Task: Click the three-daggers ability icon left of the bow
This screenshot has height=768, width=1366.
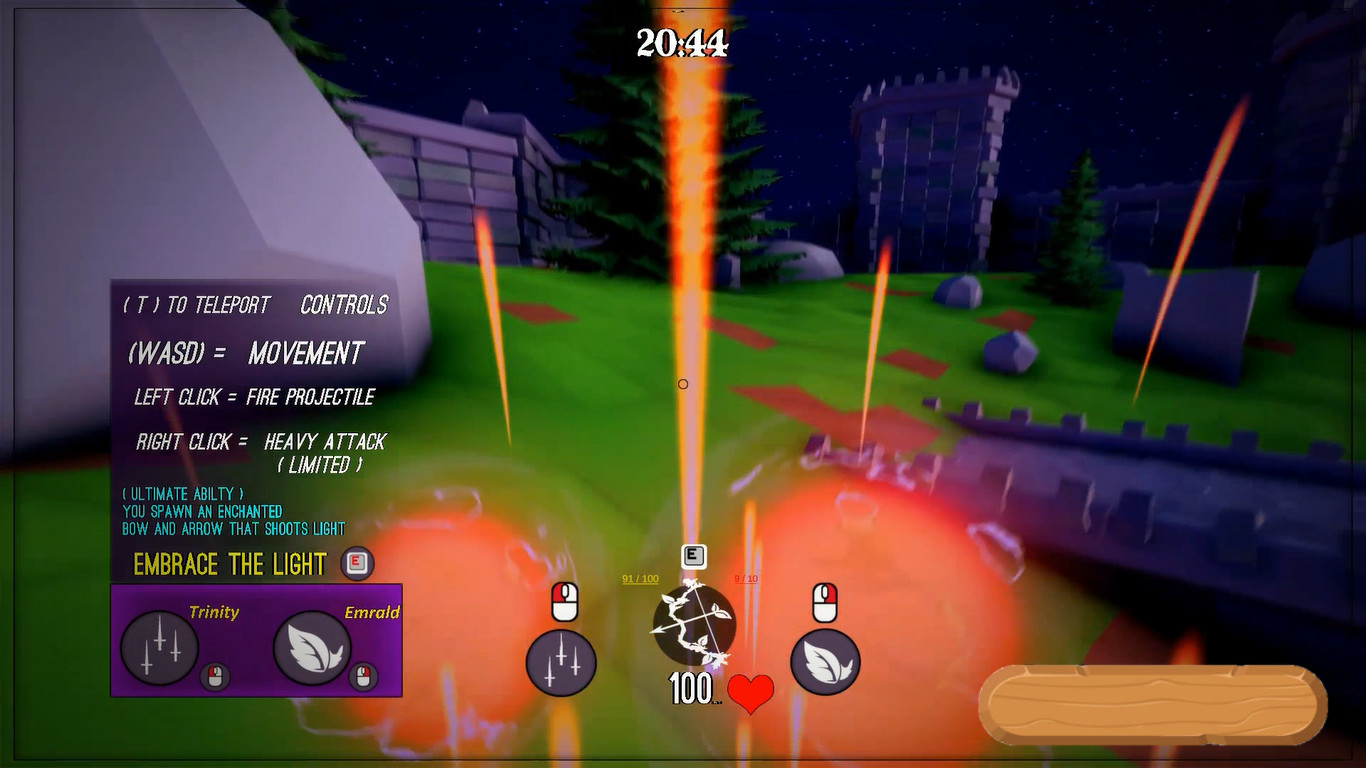Action: [561, 663]
